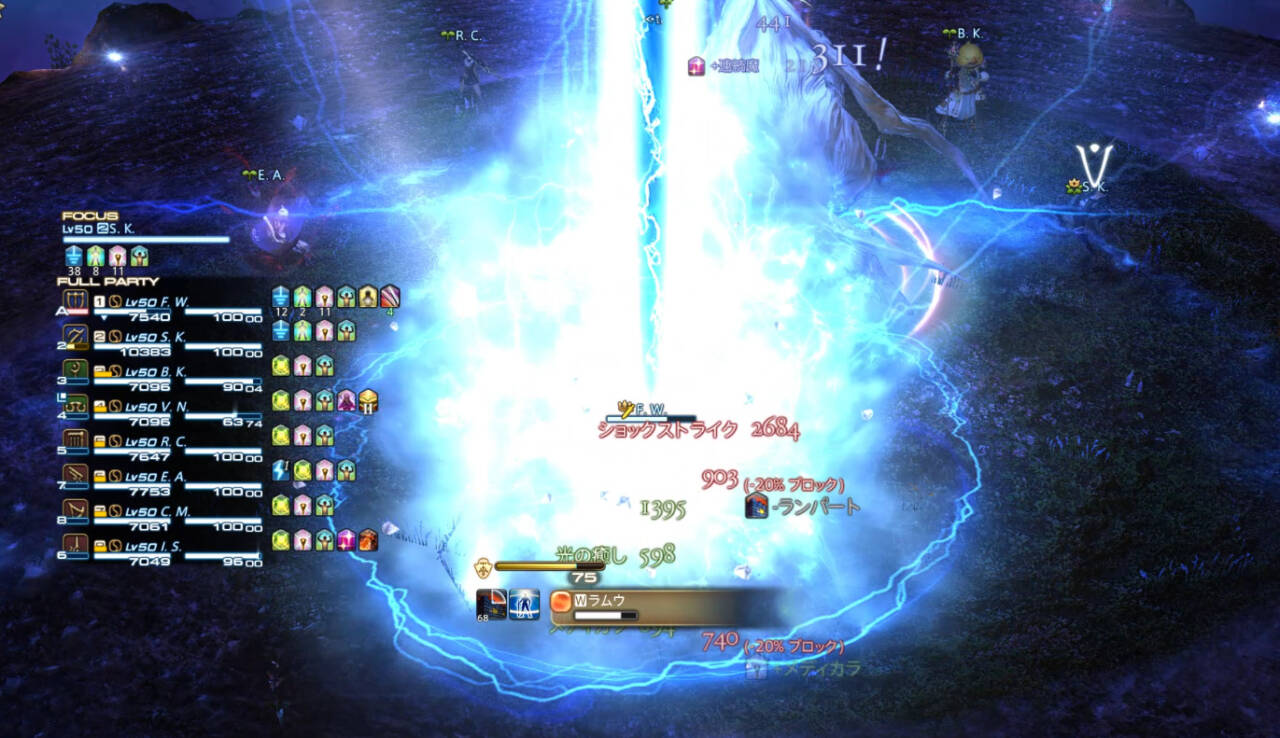The height and width of the screenshot is (738, 1280).
Task: Expand F.W.'s details via the small arrow beneath his name
Action: pyautogui.click(x=105, y=315)
